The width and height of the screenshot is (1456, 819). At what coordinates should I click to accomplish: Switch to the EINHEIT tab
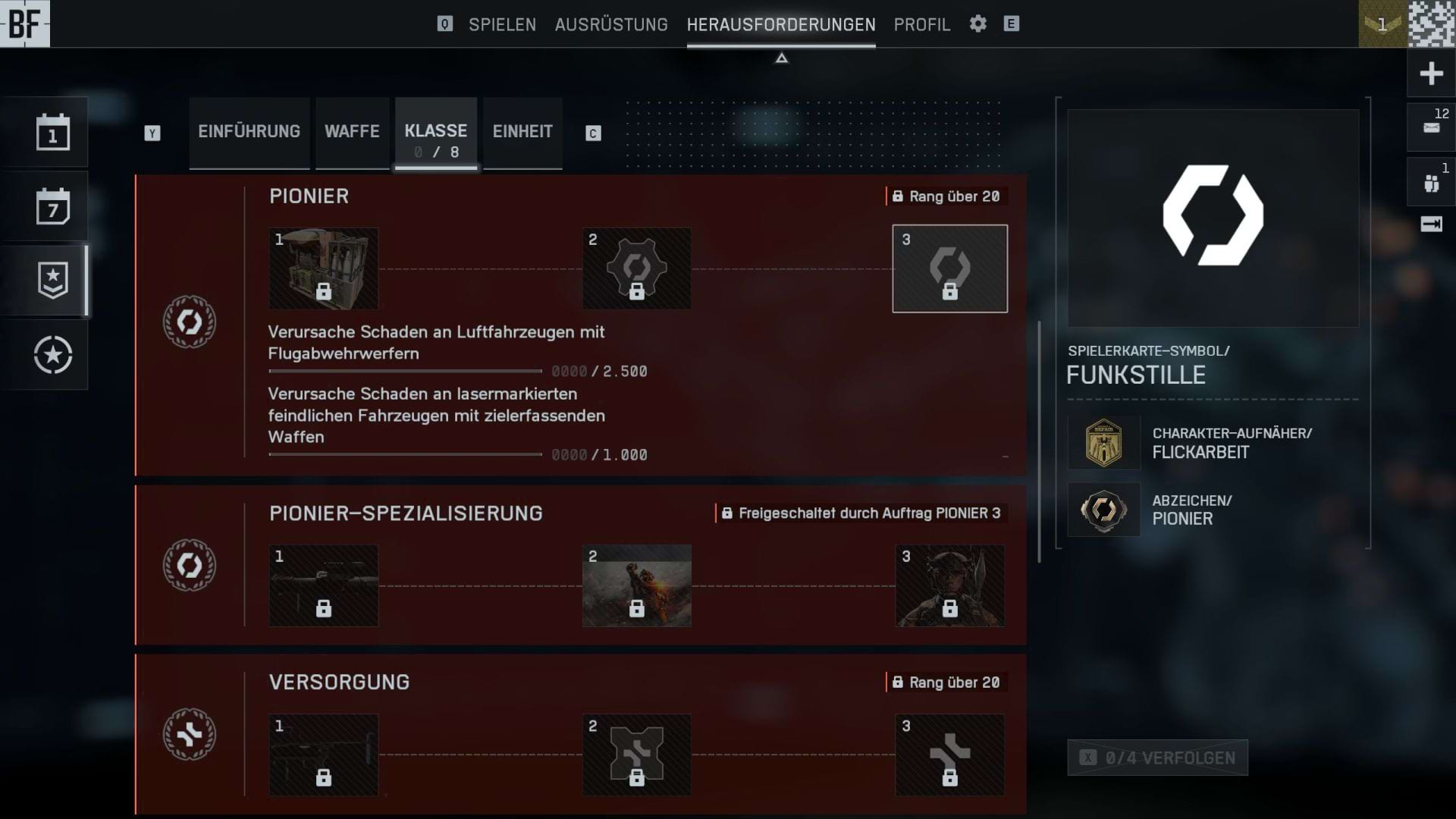tap(522, 132)
